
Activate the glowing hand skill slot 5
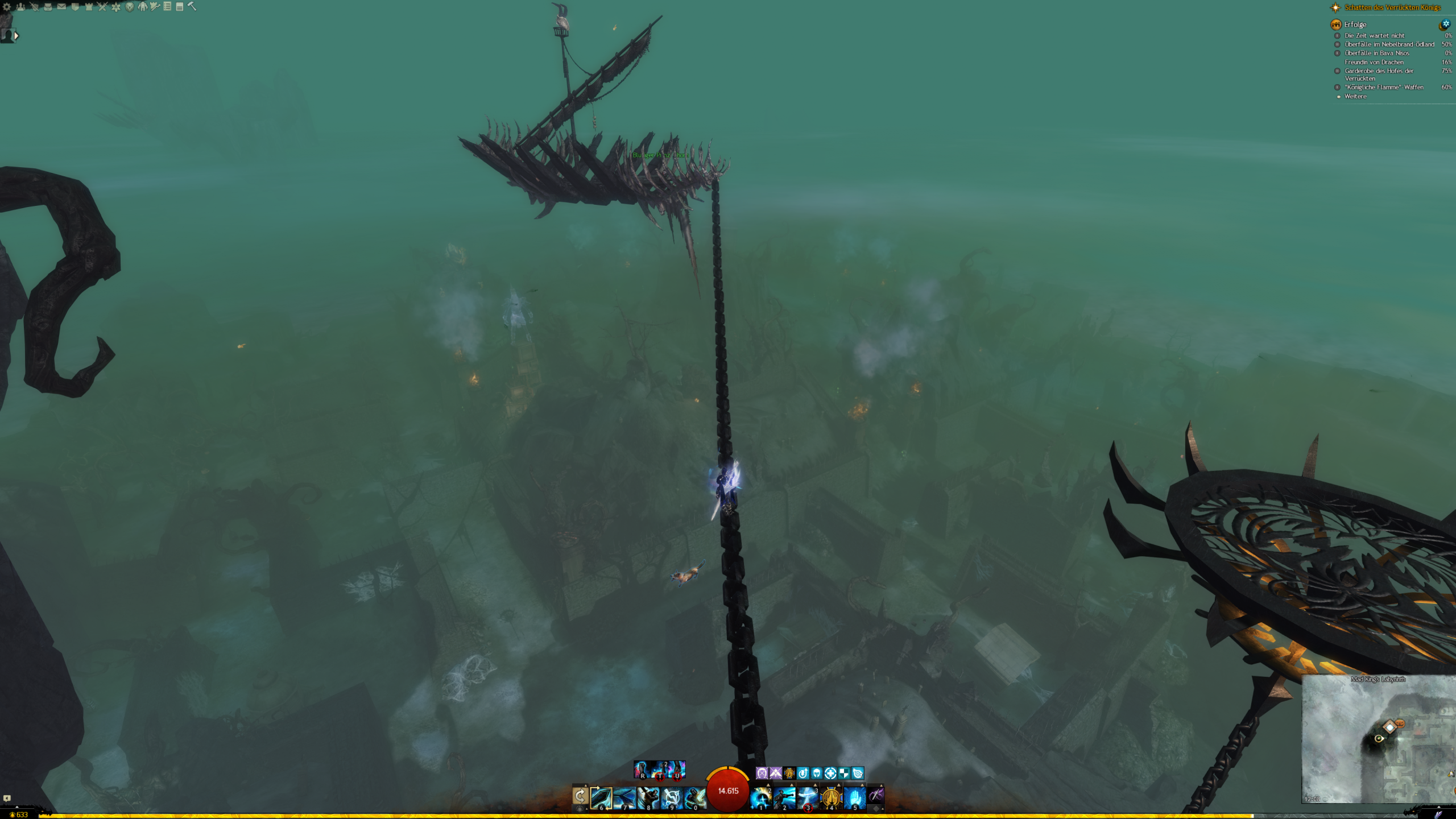[x=854, y=797]
